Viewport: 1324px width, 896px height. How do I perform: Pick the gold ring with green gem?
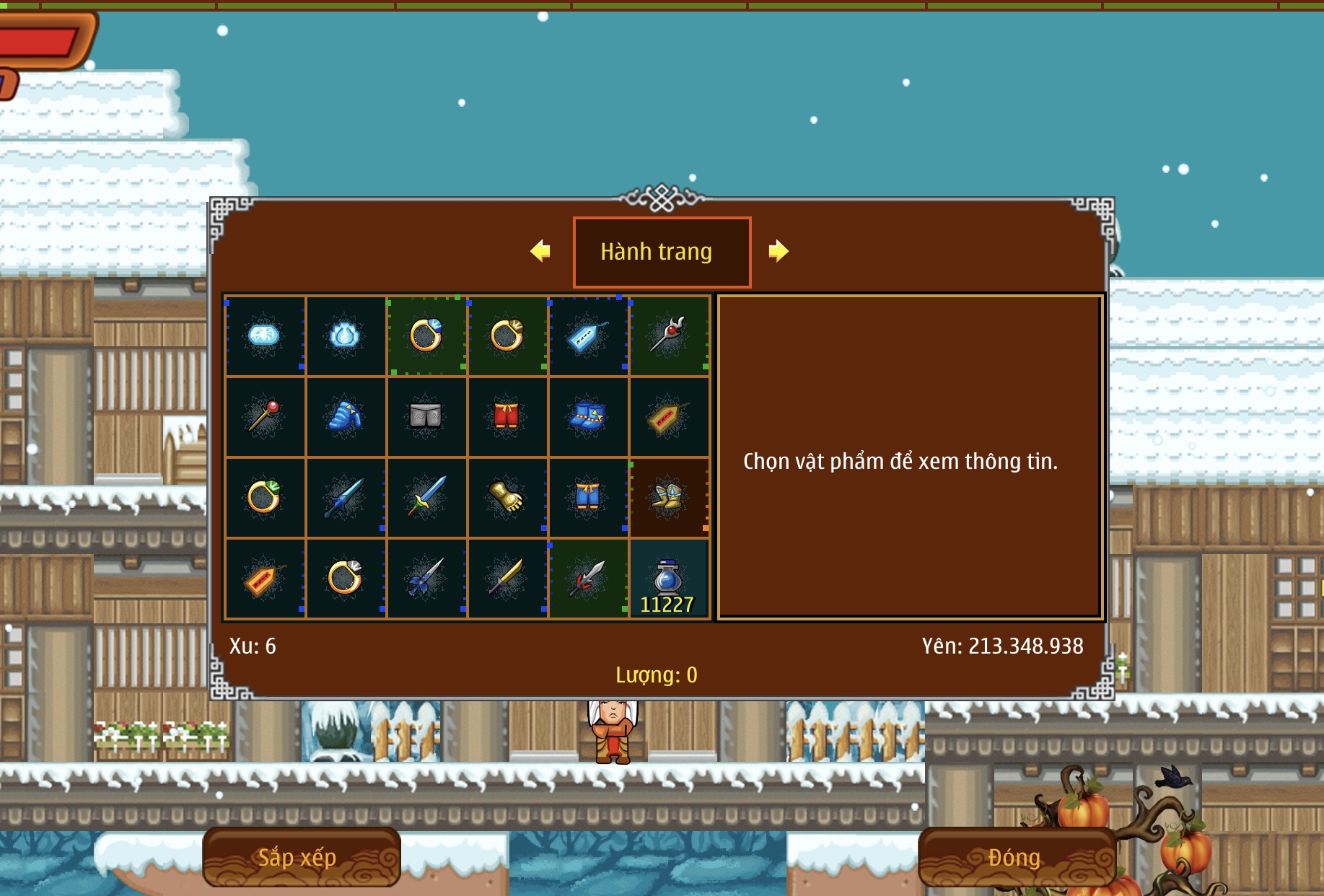[264, 497]
